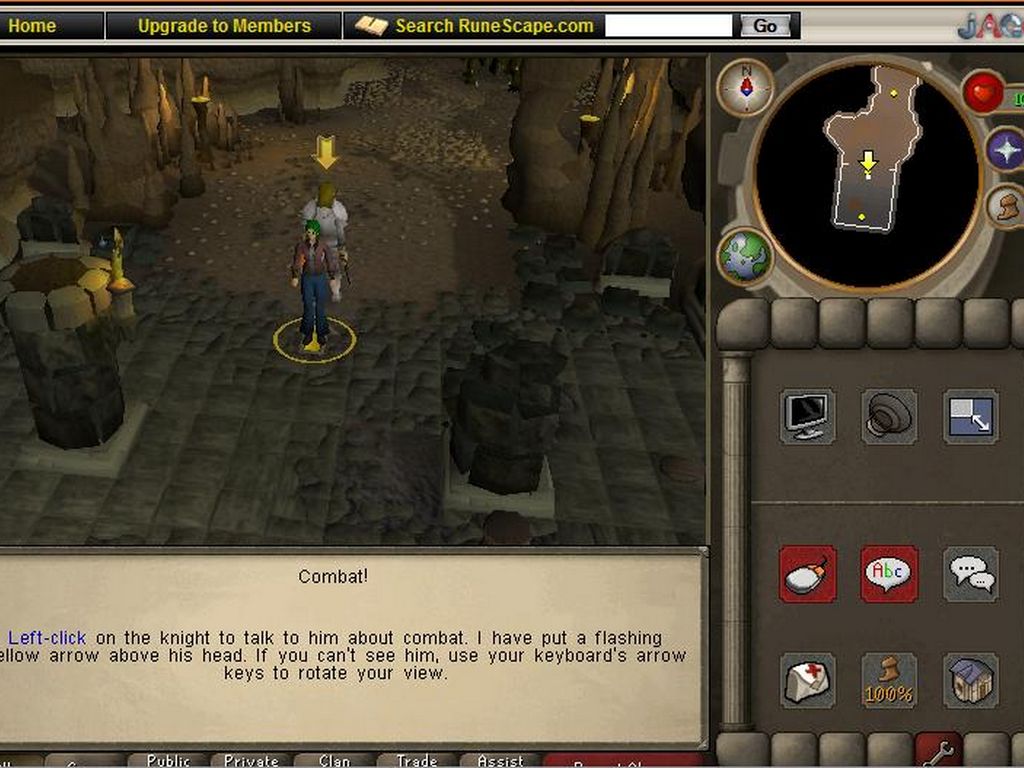Click the compass to face north

point(745,87)
